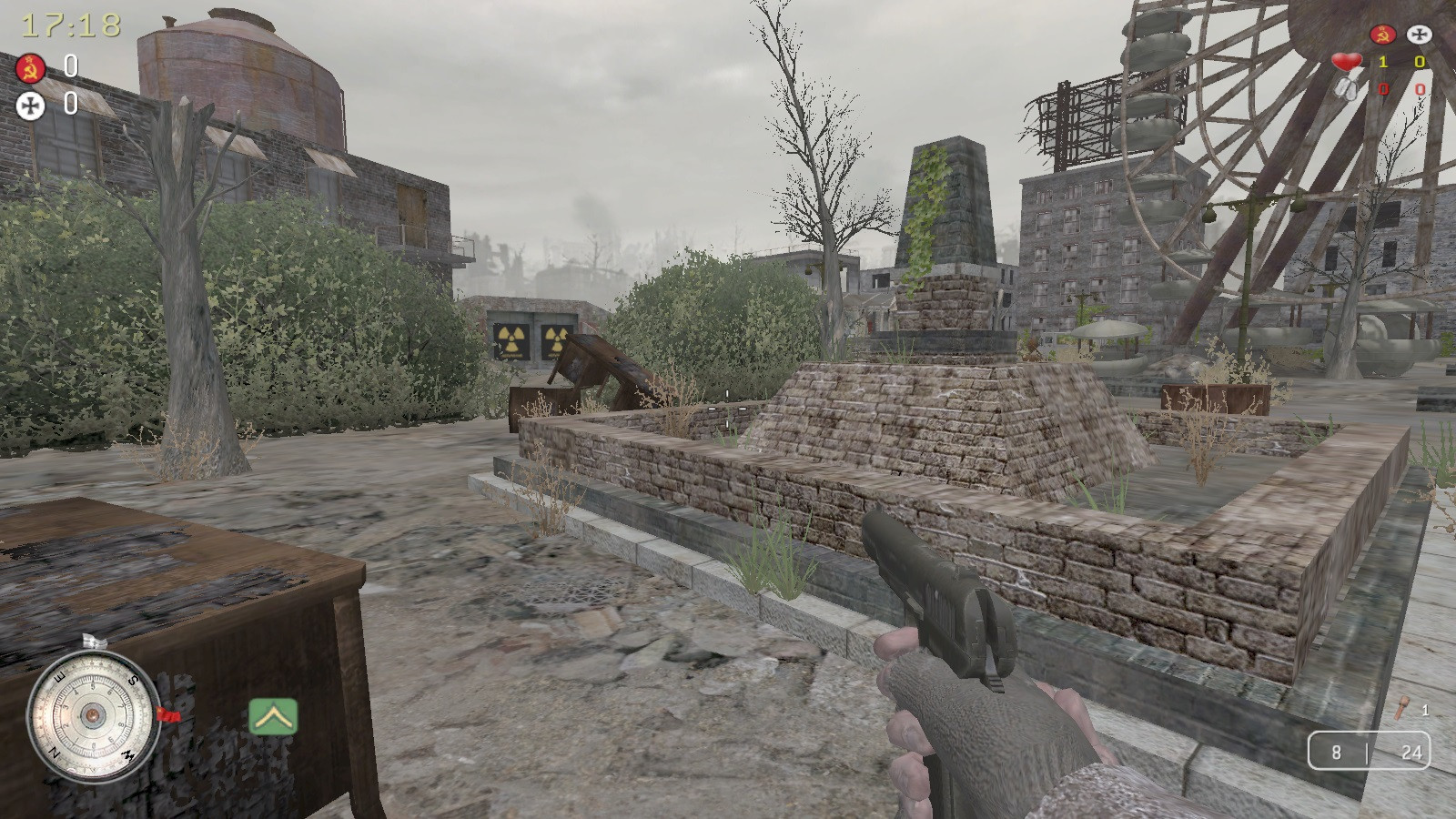The width and height of the screenshot is (1456, 819).
Task: Select the German cross emblem at top right
Action: [x=1419, y=34]
